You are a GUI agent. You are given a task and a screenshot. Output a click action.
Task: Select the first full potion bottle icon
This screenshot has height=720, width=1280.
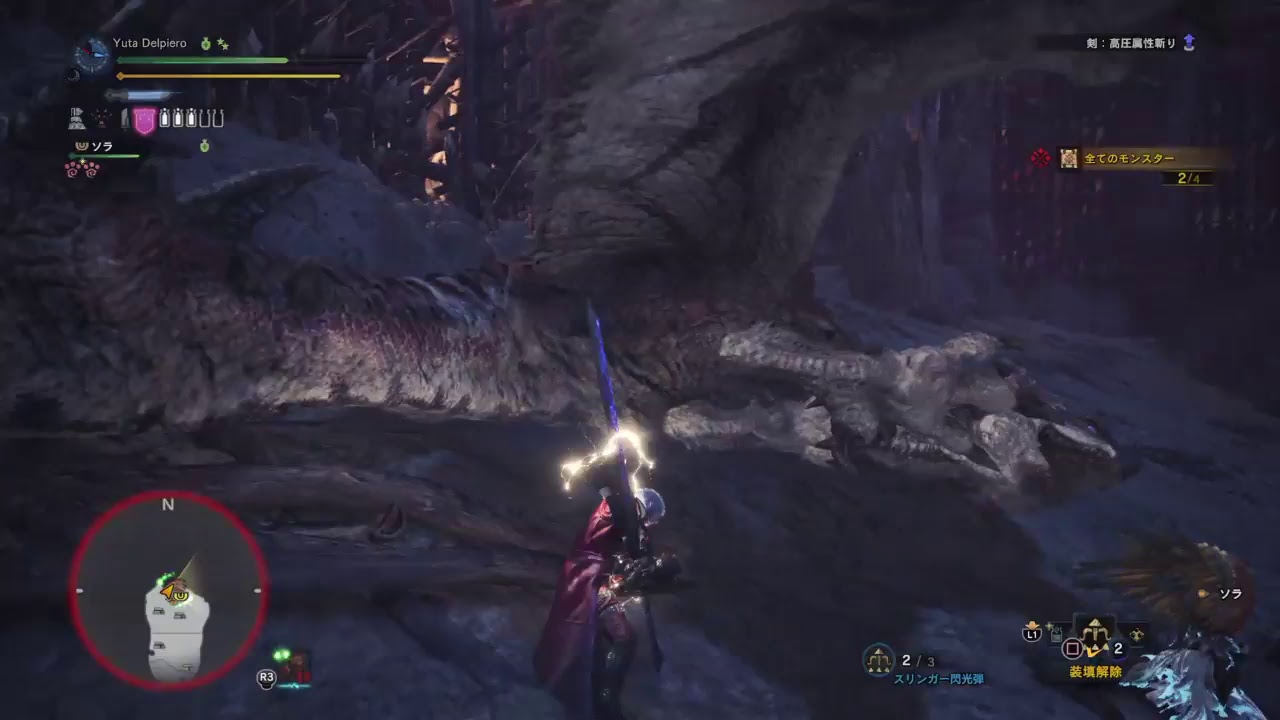164,117
